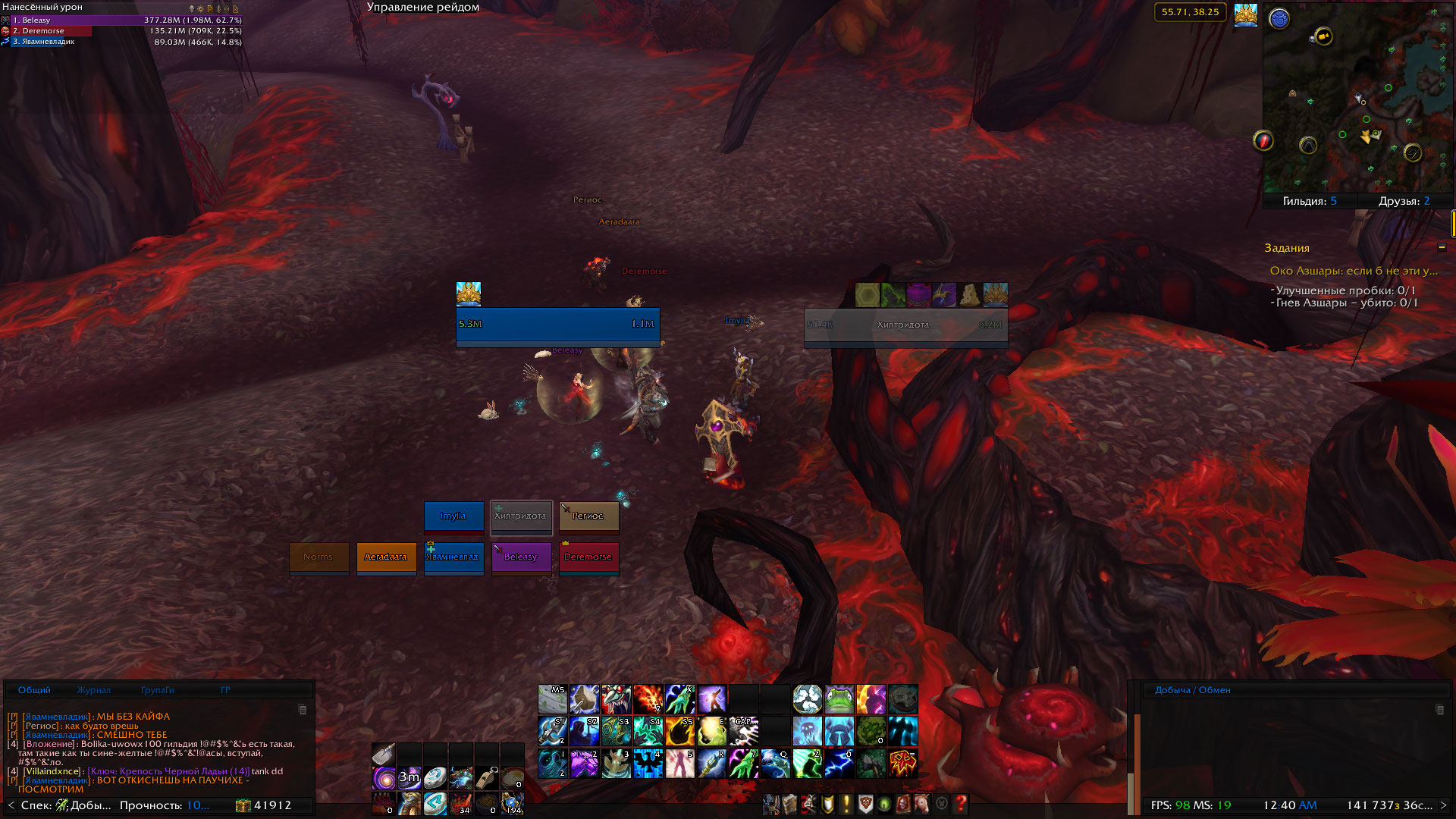
Task: Open the Добыча / Обмен loot tab
Action: point(1192,690)
